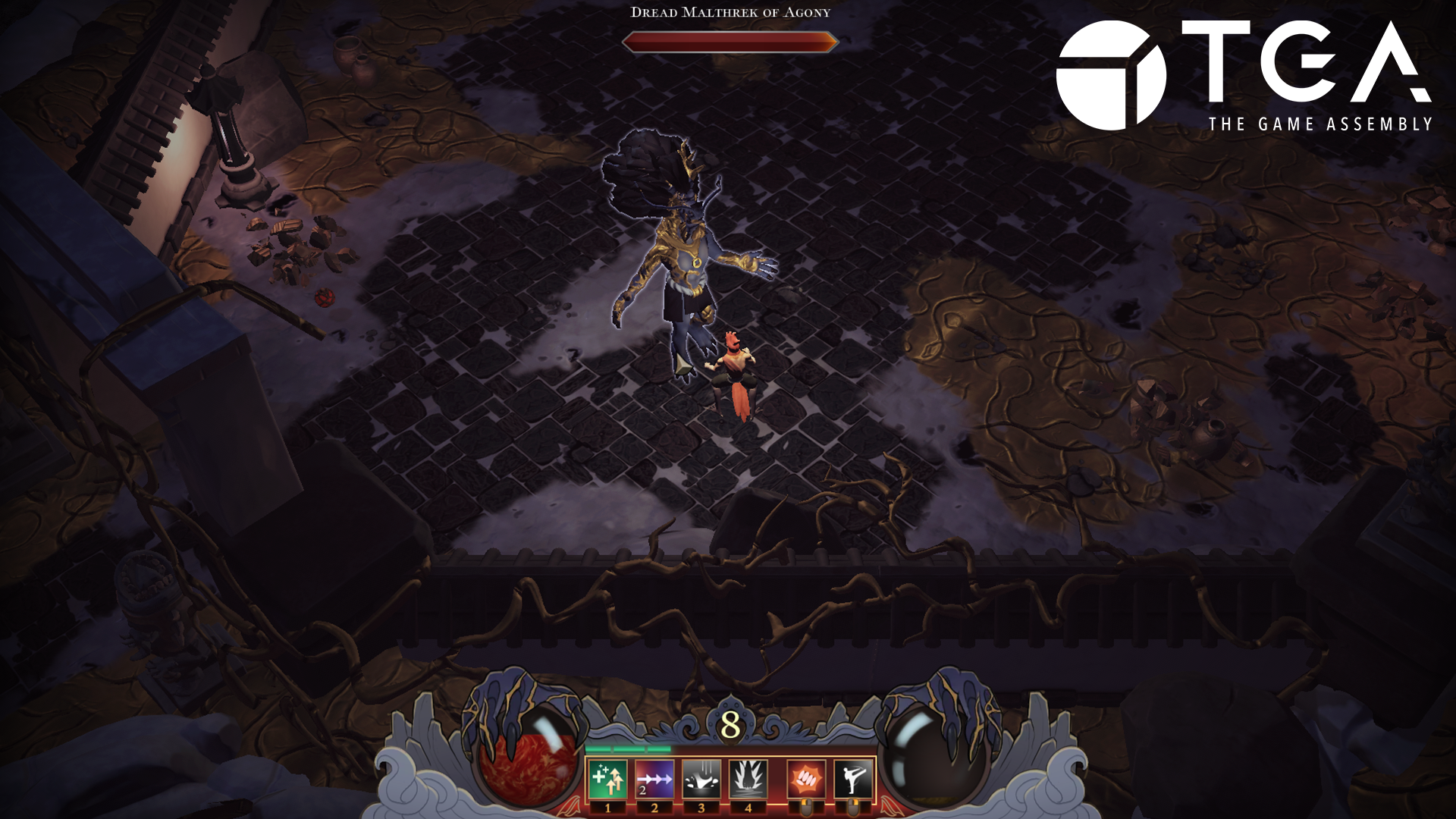
Task: Click the name Dread Malthrek of Agony
Action: [x=730, y=12]
